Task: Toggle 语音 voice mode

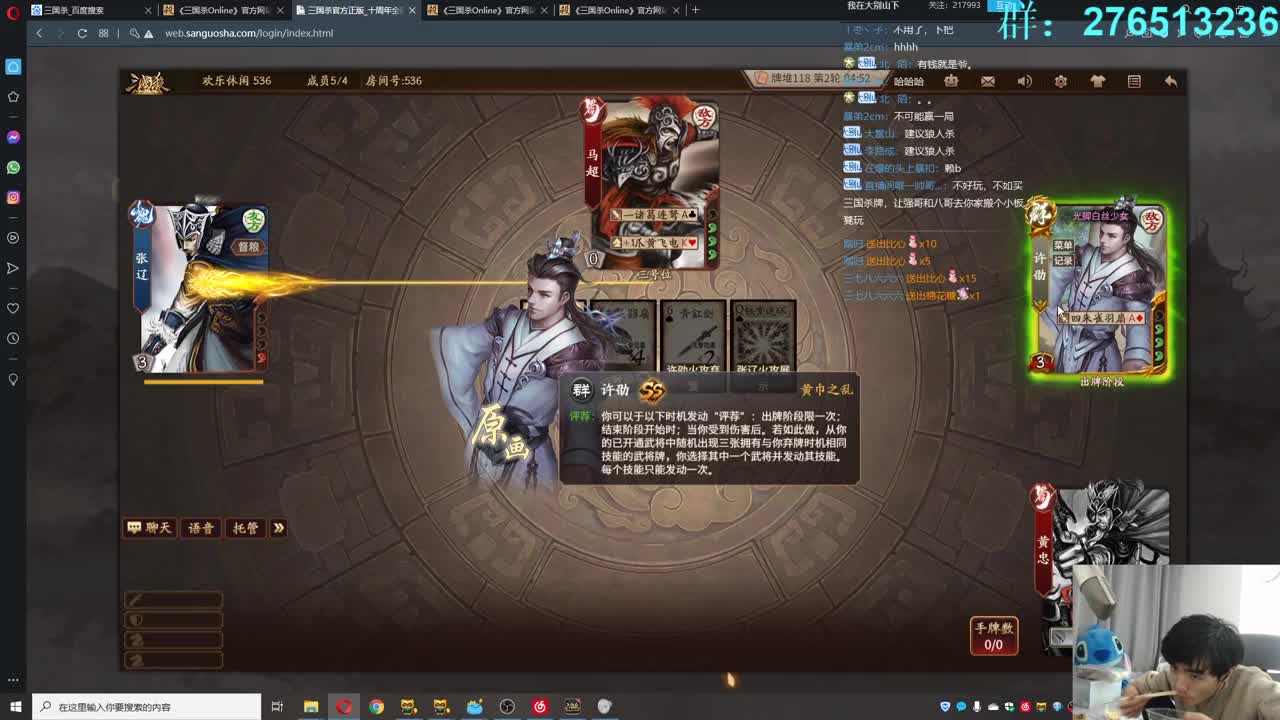Action: (x=200, y=528)
